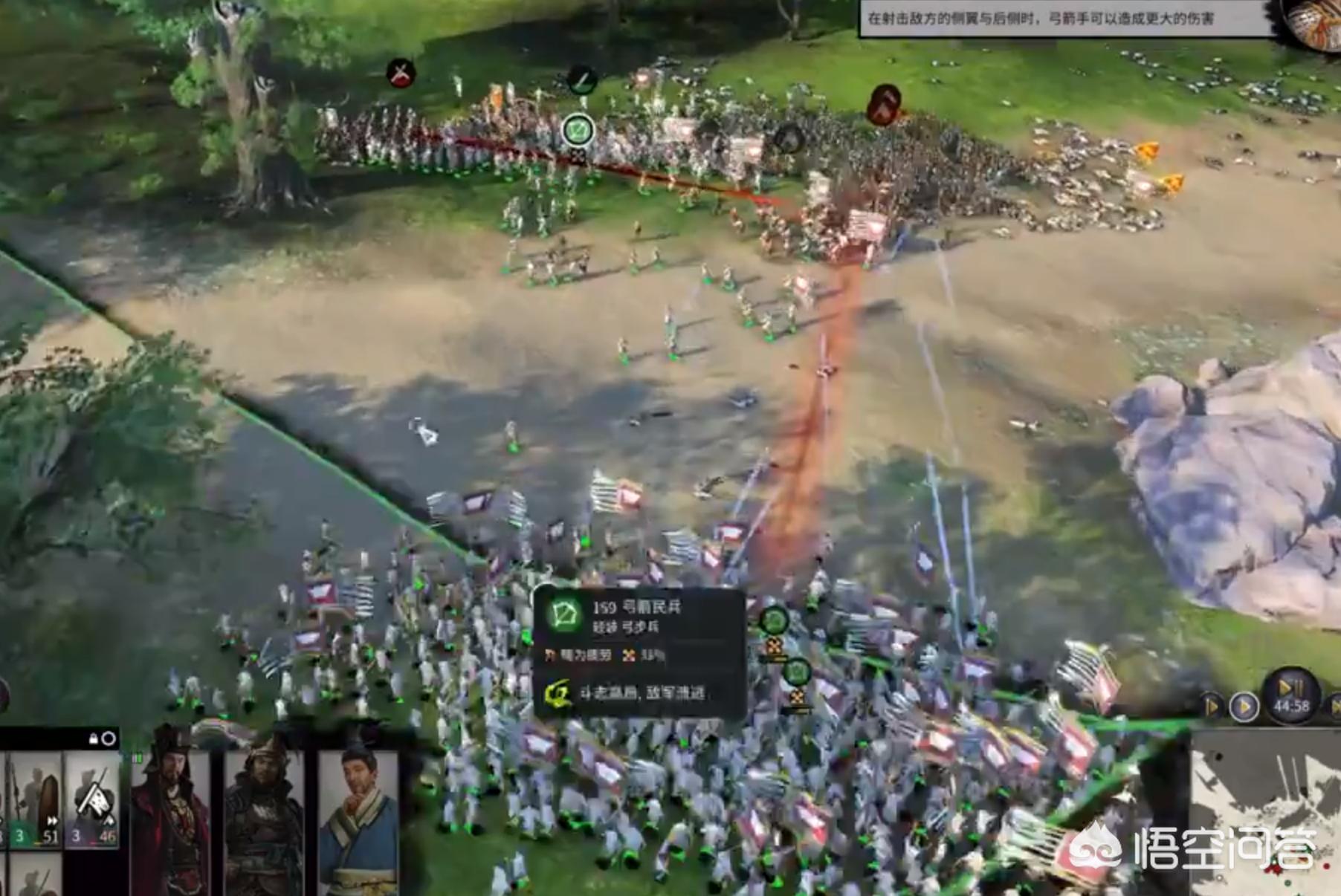Switch to slow-motion speed button
The image size is (1341, 896).
point(1211,707)
